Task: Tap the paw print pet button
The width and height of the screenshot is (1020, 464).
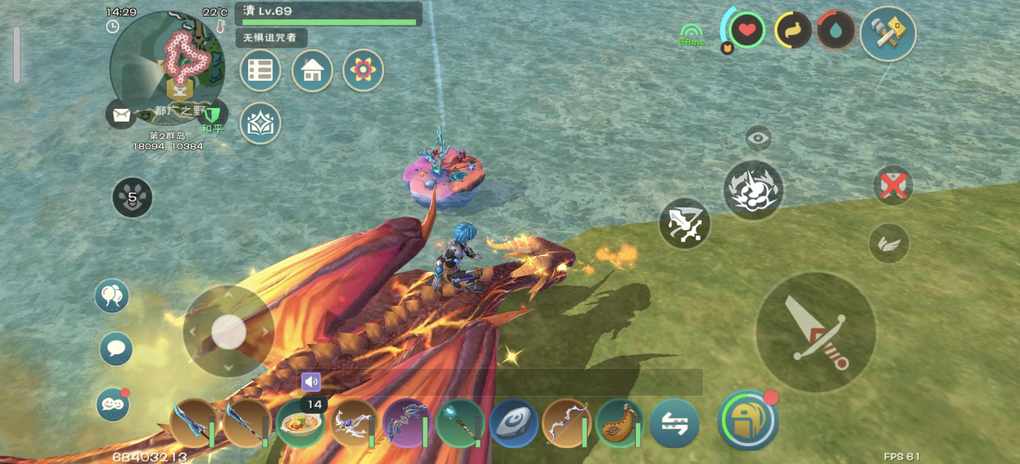Action: coord(132,197)
